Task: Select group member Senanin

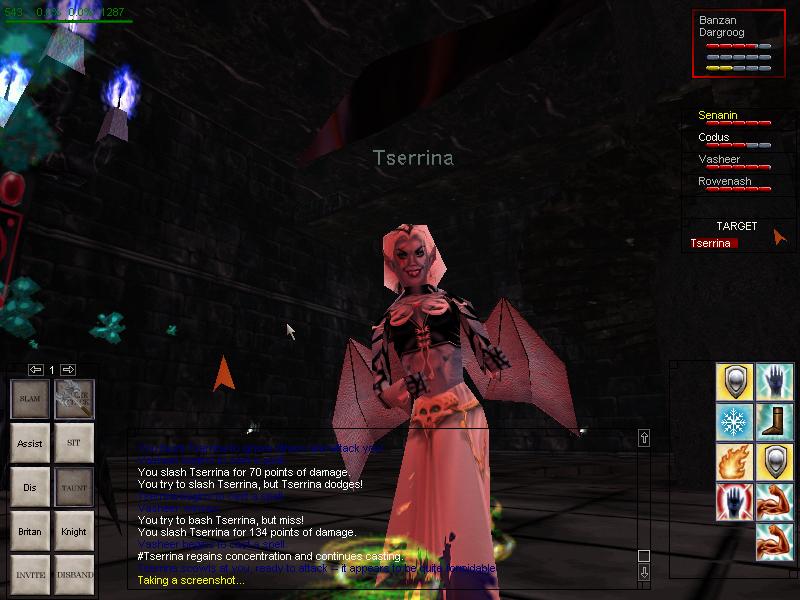Action: click(718, 116)
